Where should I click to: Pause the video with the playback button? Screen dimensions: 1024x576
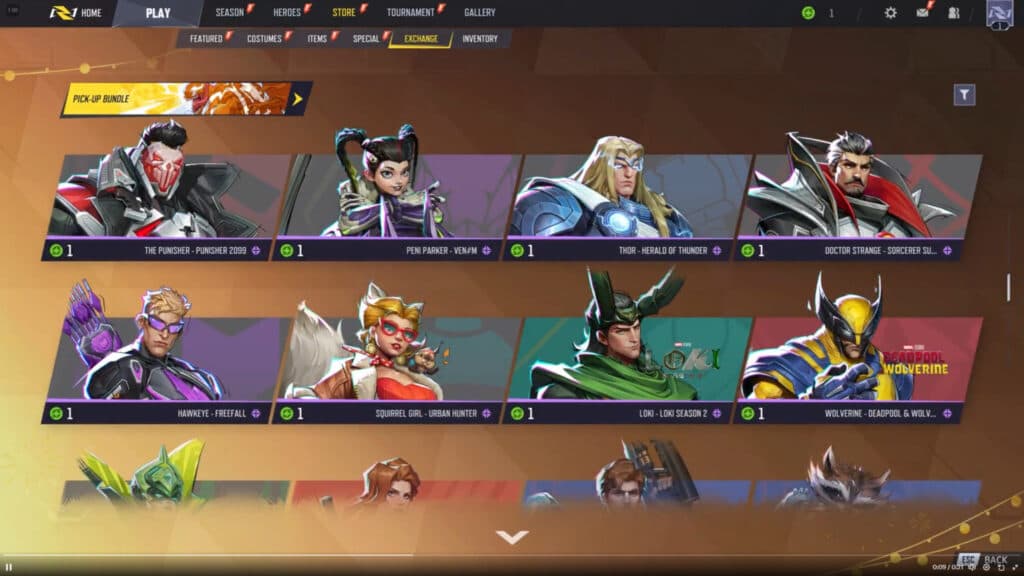(x=9, y=567)
